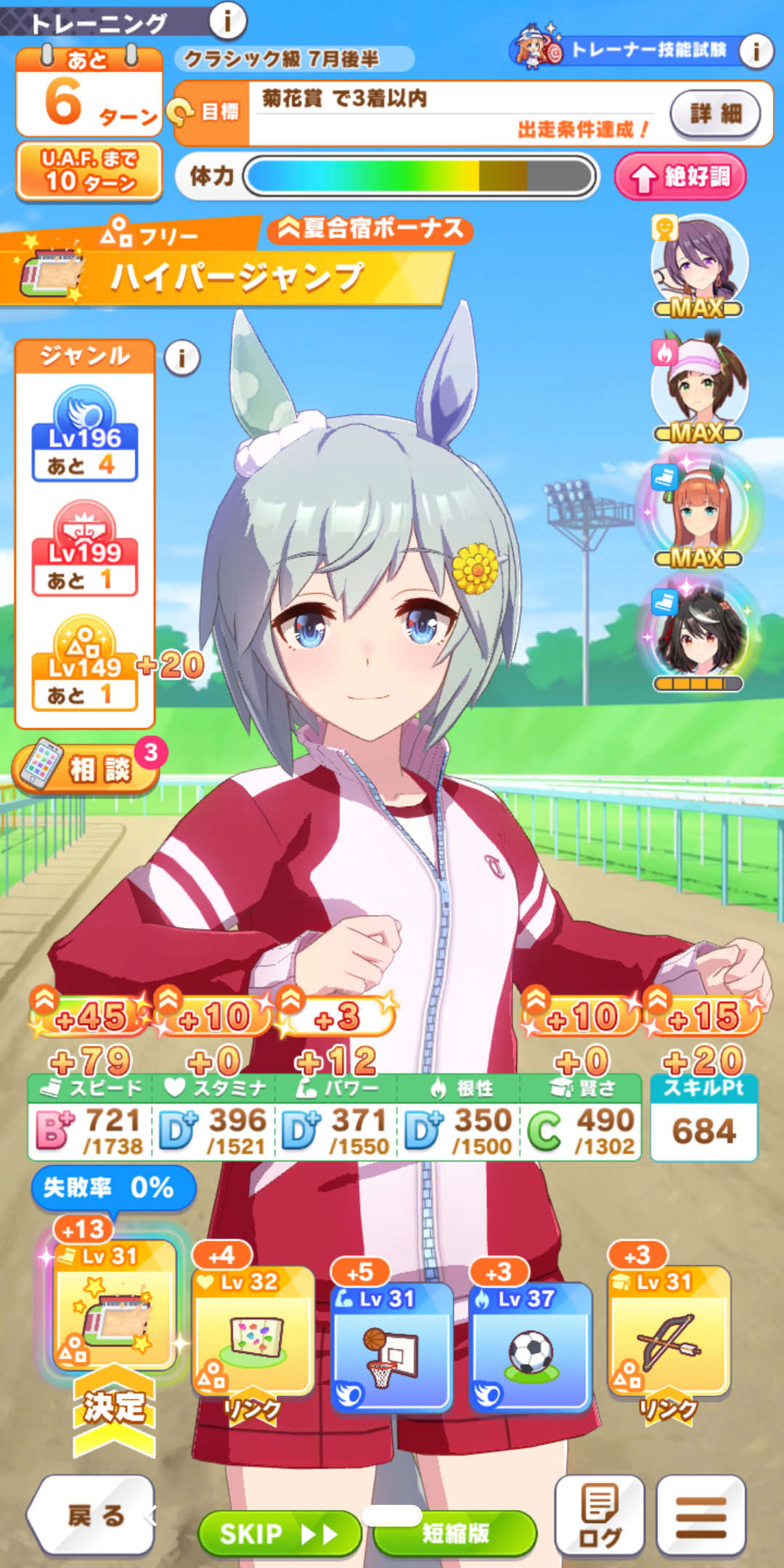Open トレーナー技能試験 info icon
This screenshot has height=1568, width=784.
coord(756,51)
